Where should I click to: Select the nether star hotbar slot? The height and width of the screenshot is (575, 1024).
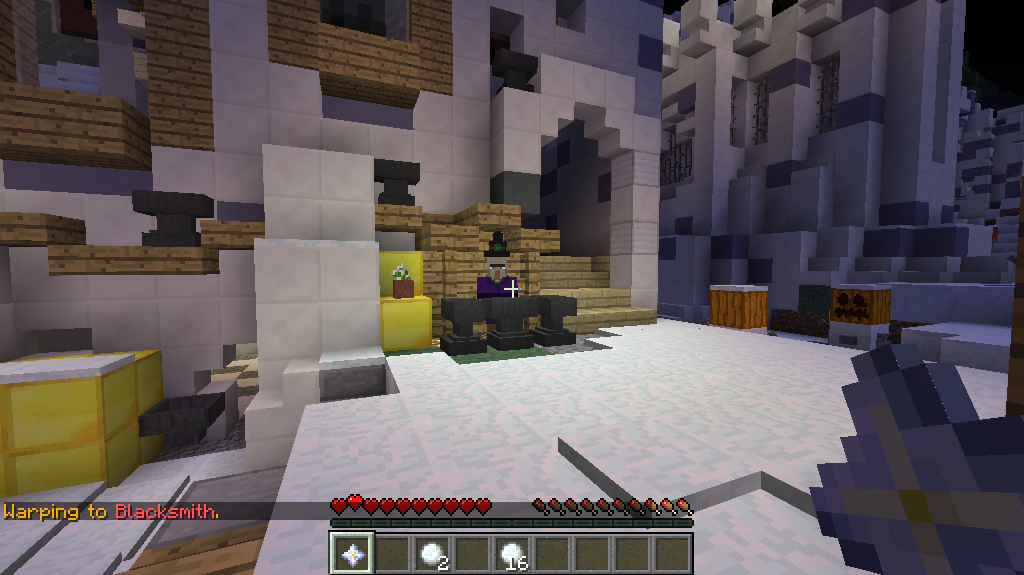pos(352,553)
